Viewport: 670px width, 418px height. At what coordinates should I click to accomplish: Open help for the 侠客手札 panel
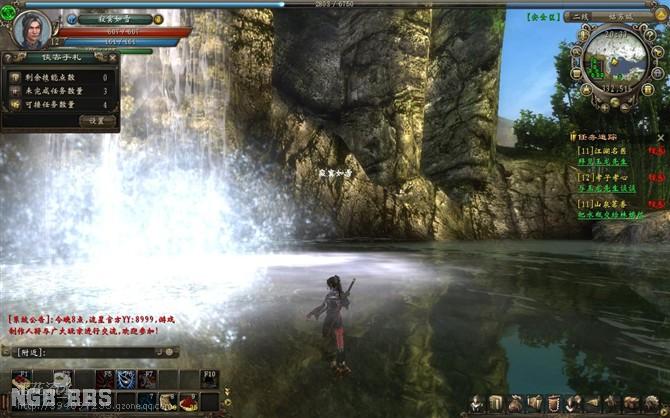[9, 59]
